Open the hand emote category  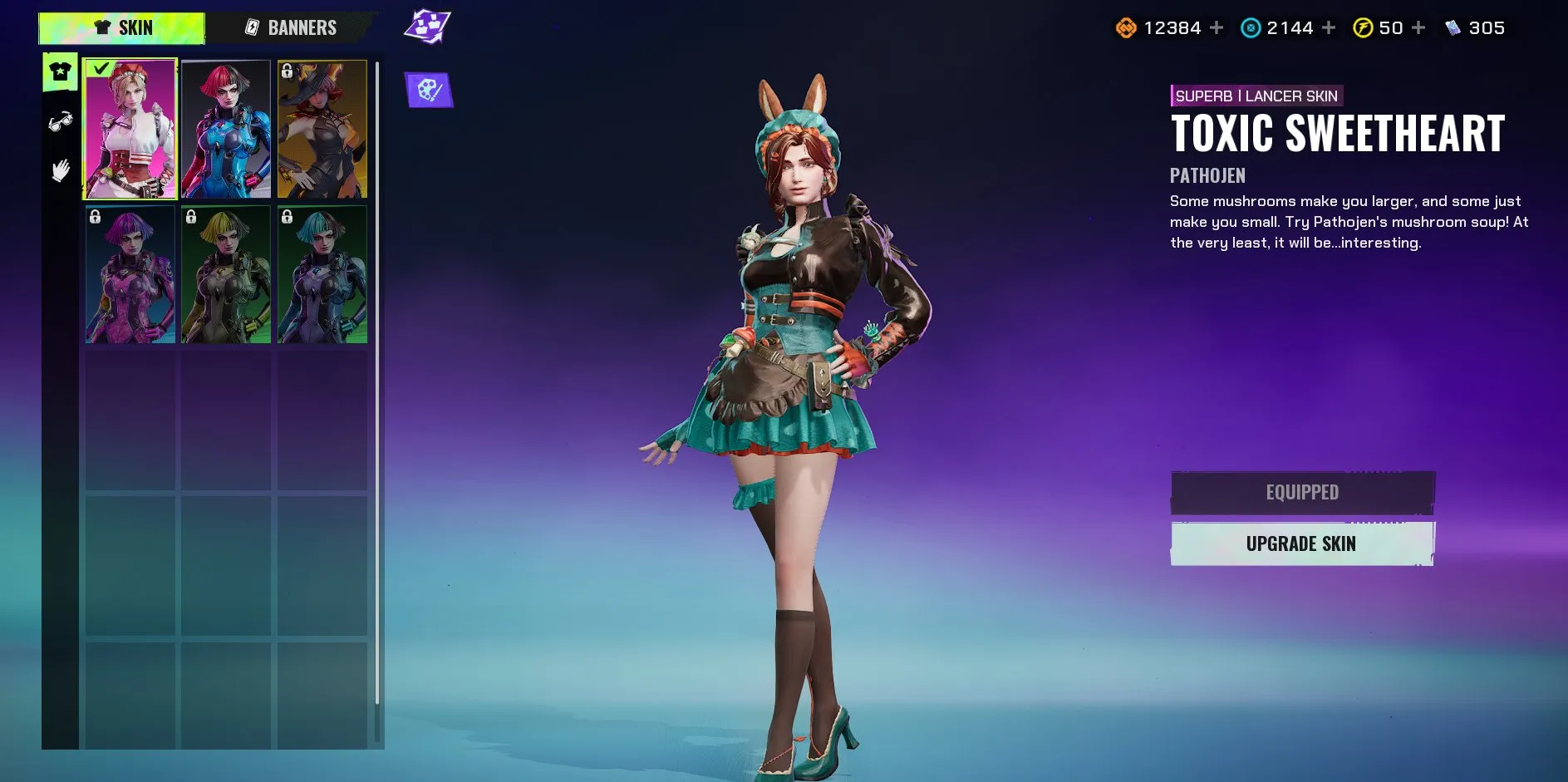[x=61, y=171]
